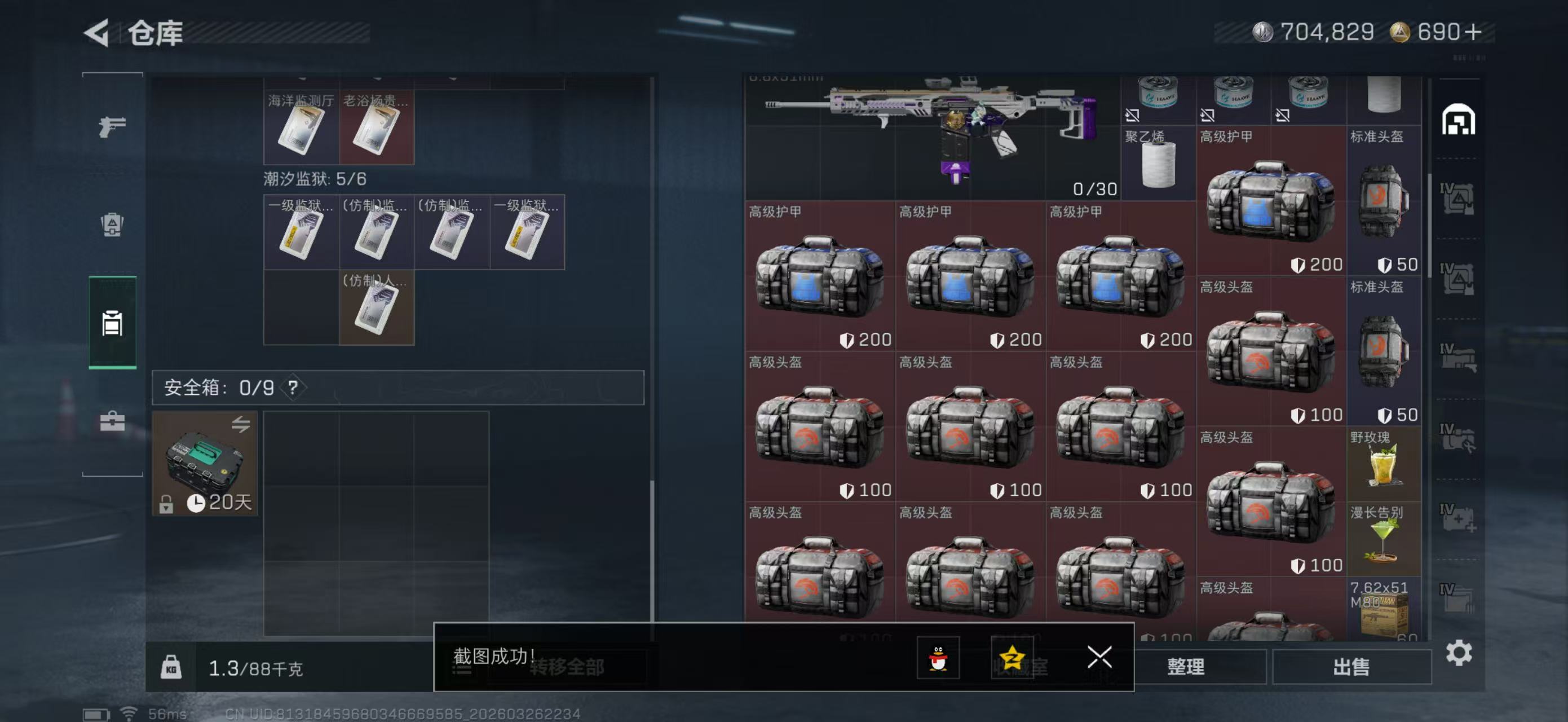The width and height of the screenshot is (1568, 722).
Task: Select the assault rifle with 0/30 ammo
Action: pos(931,137)
